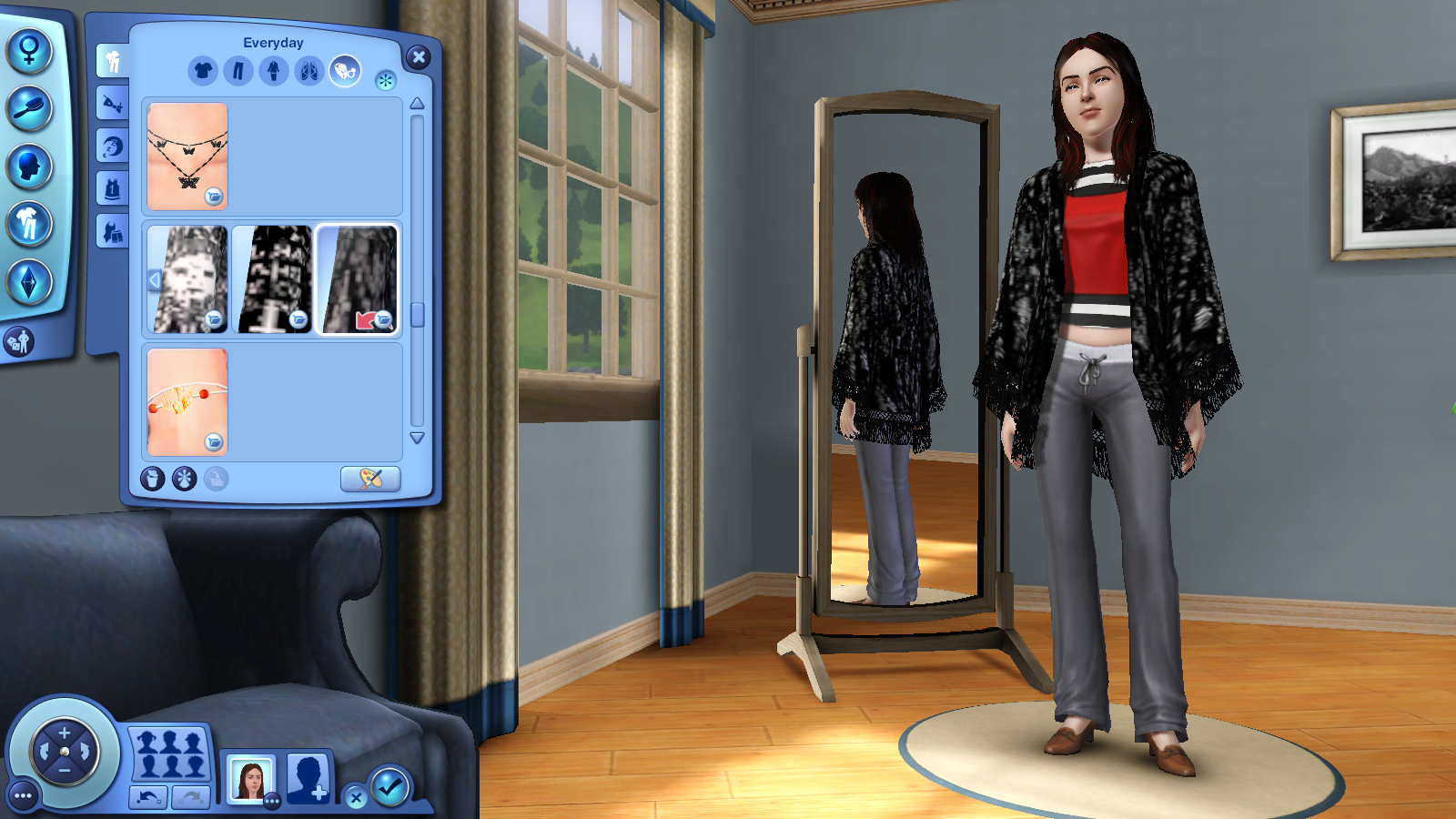Viewport: 1456px width, 819px height.
Task: Select the butterfly necklace thumbnail
Action: 187,157
